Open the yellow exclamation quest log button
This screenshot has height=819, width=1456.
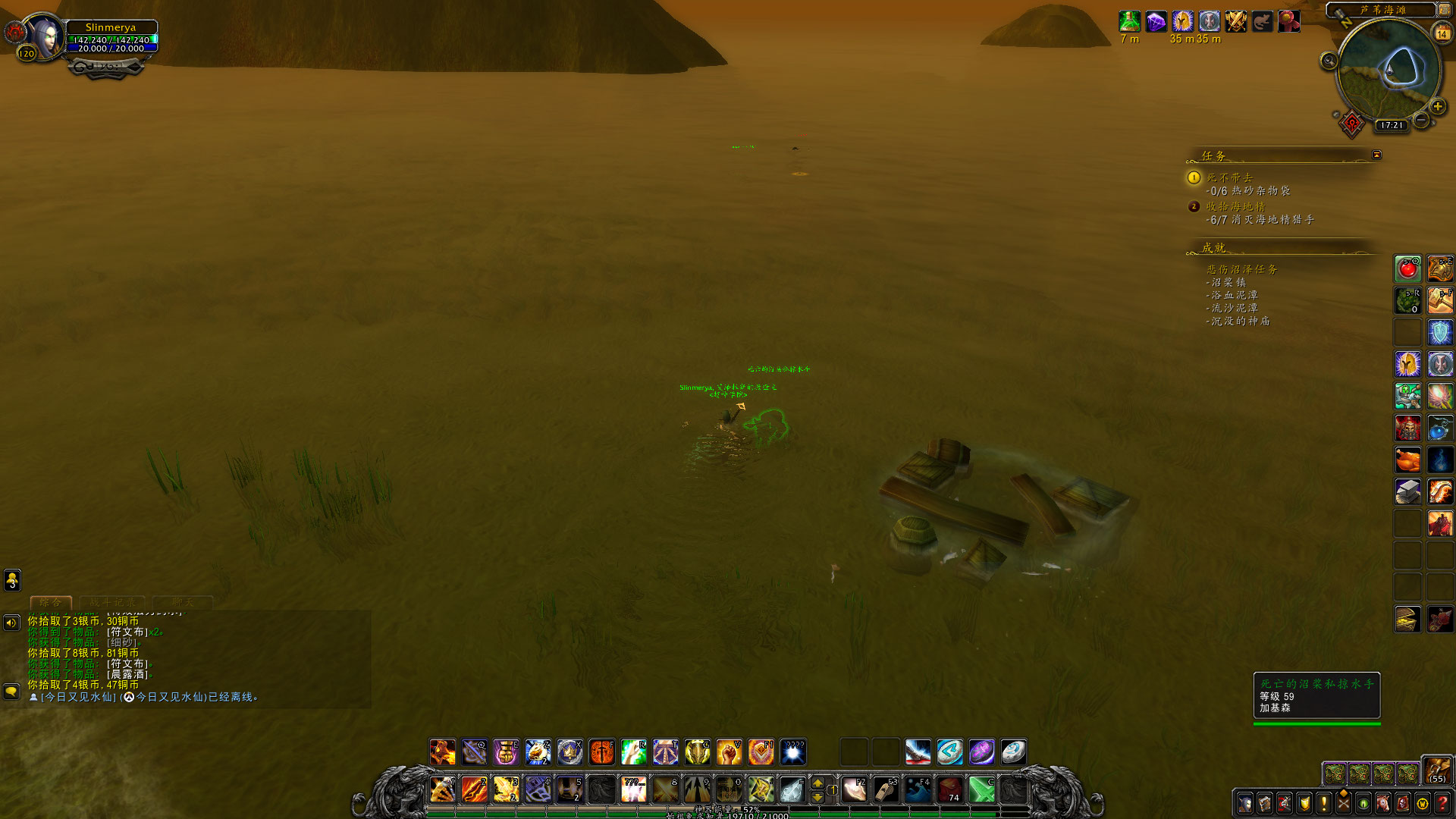[1324, 803]
